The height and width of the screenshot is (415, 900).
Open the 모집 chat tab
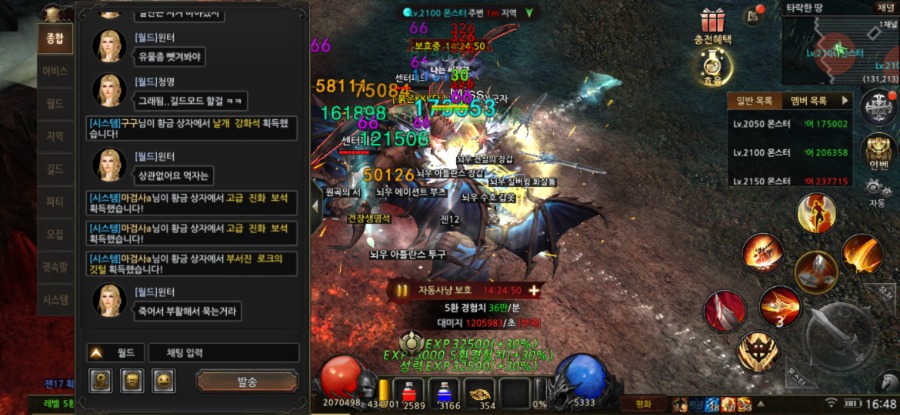(x=55, y=234)
